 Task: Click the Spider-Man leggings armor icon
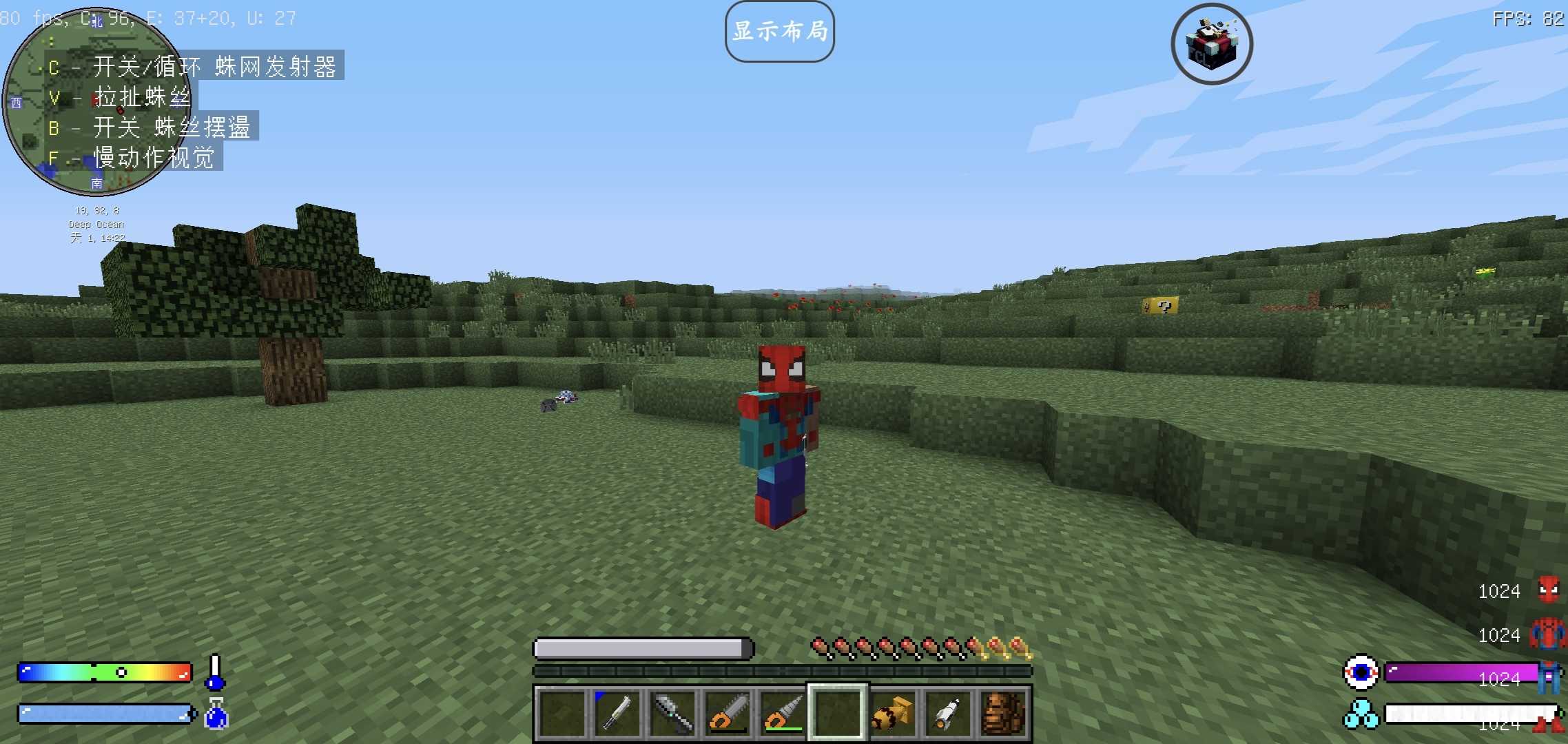pos(1548,678)
